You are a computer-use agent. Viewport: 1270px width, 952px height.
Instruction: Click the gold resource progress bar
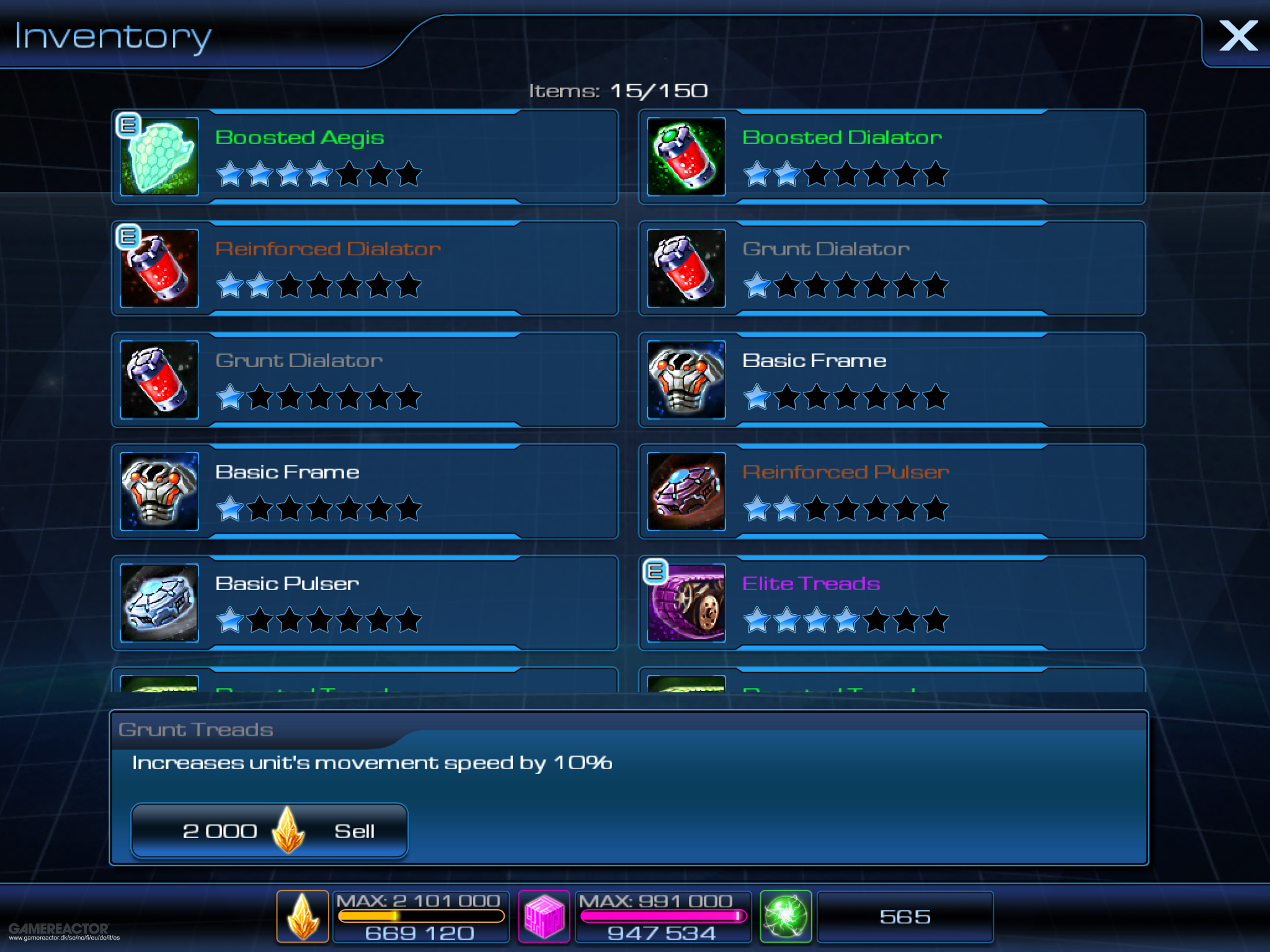(420, 916)
